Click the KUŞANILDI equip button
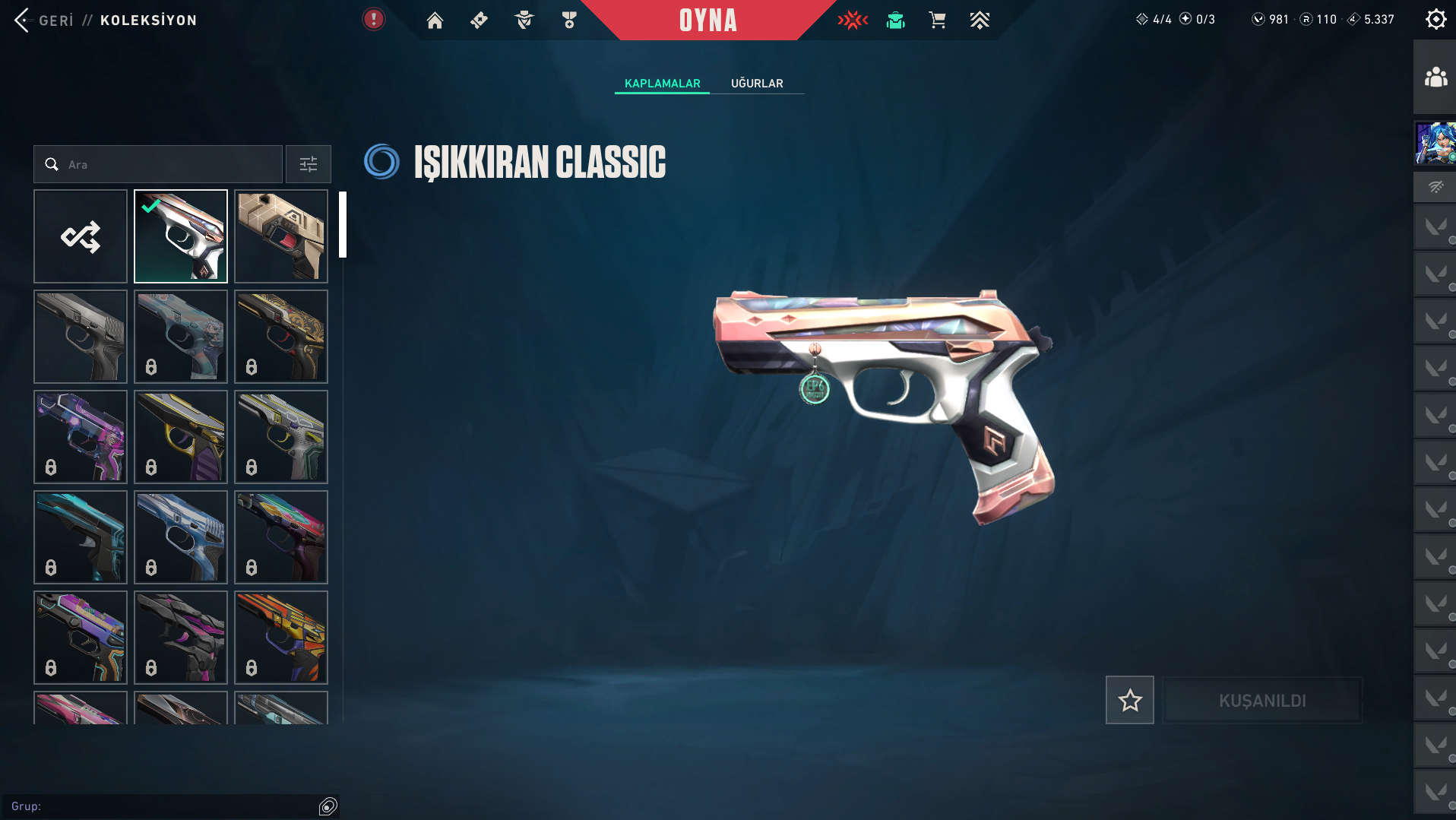 (x=1262, y=700)
